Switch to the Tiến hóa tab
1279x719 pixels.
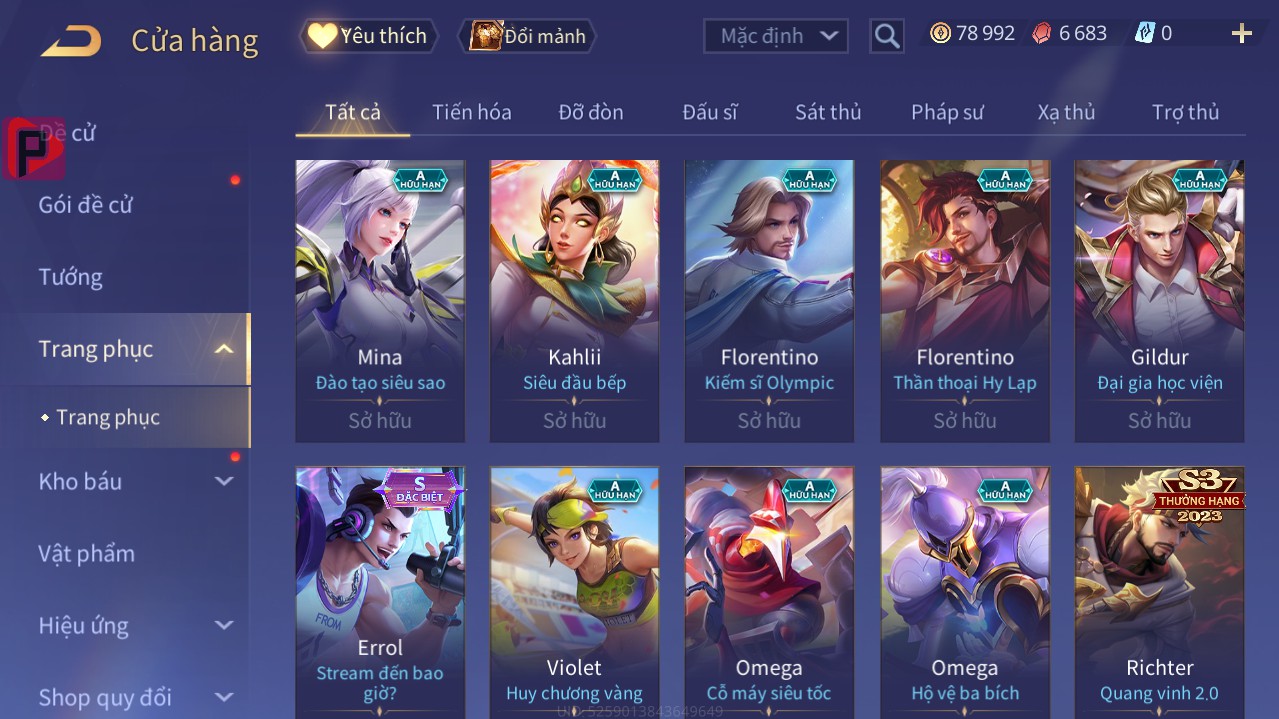[471, 112]
